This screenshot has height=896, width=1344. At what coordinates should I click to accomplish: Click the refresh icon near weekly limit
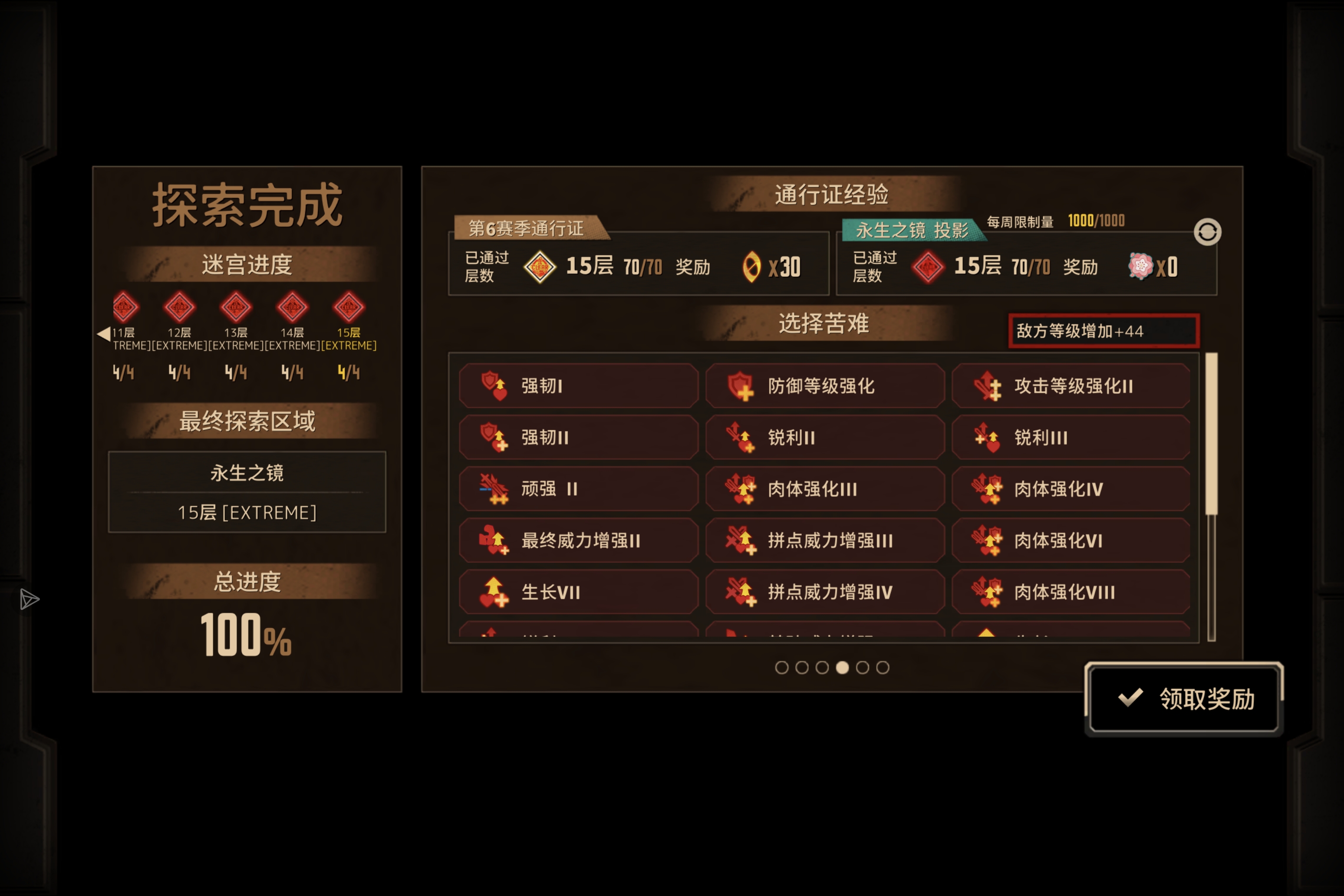coord(1208,232)
